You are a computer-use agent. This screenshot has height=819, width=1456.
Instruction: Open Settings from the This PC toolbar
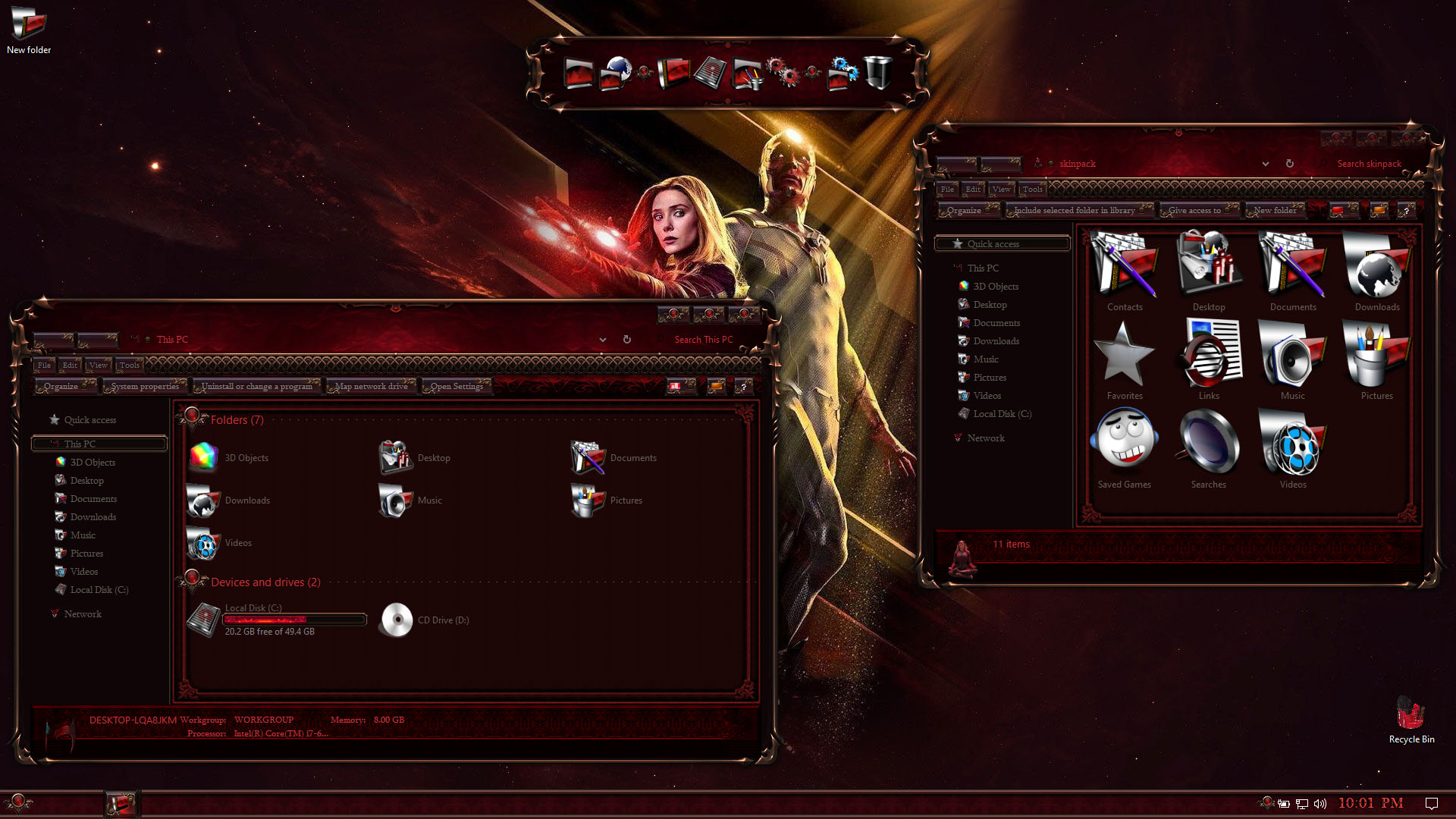pyautogui.click(x=457, y=387)
